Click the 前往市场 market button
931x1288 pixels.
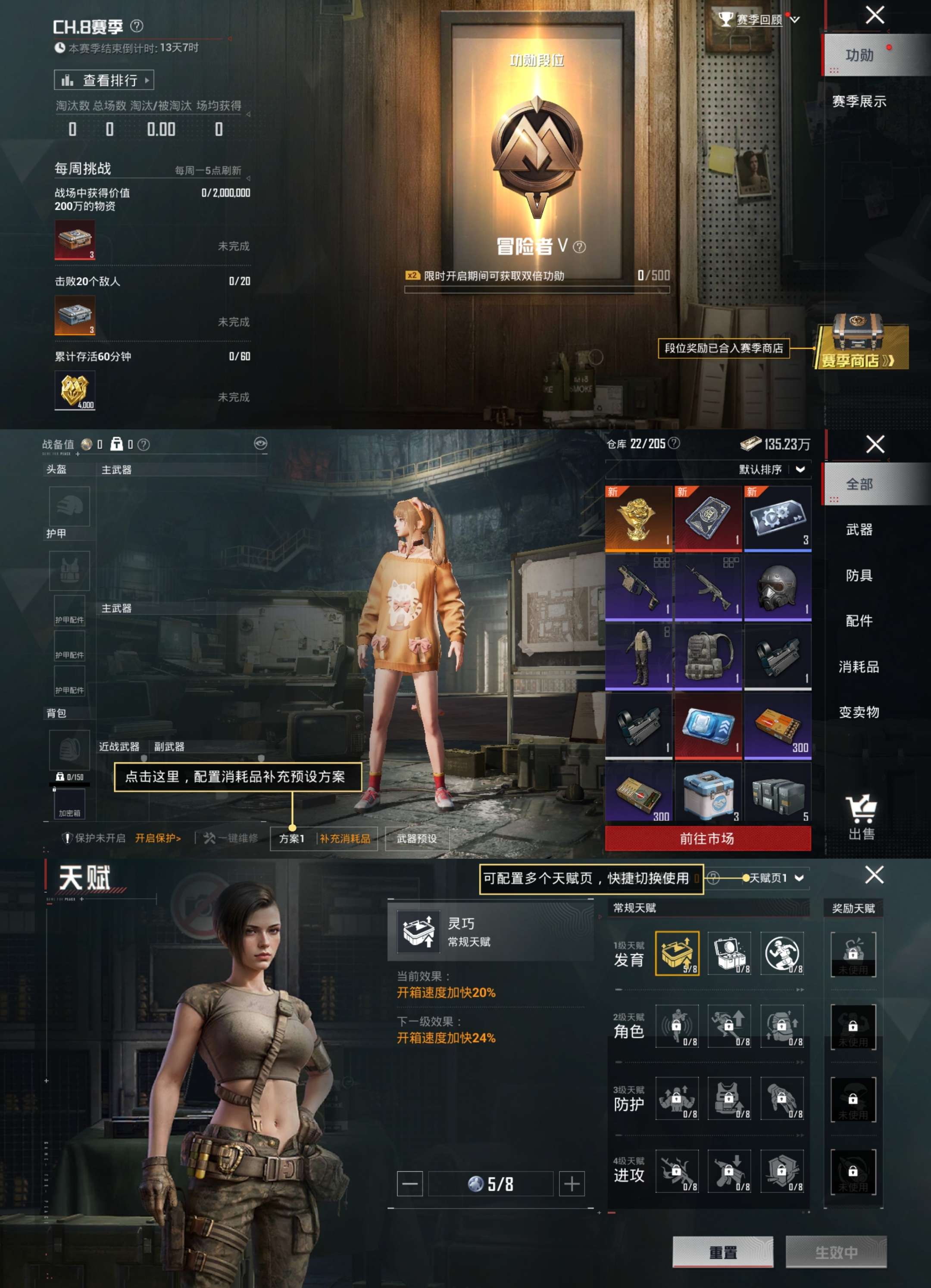[707, 839]
